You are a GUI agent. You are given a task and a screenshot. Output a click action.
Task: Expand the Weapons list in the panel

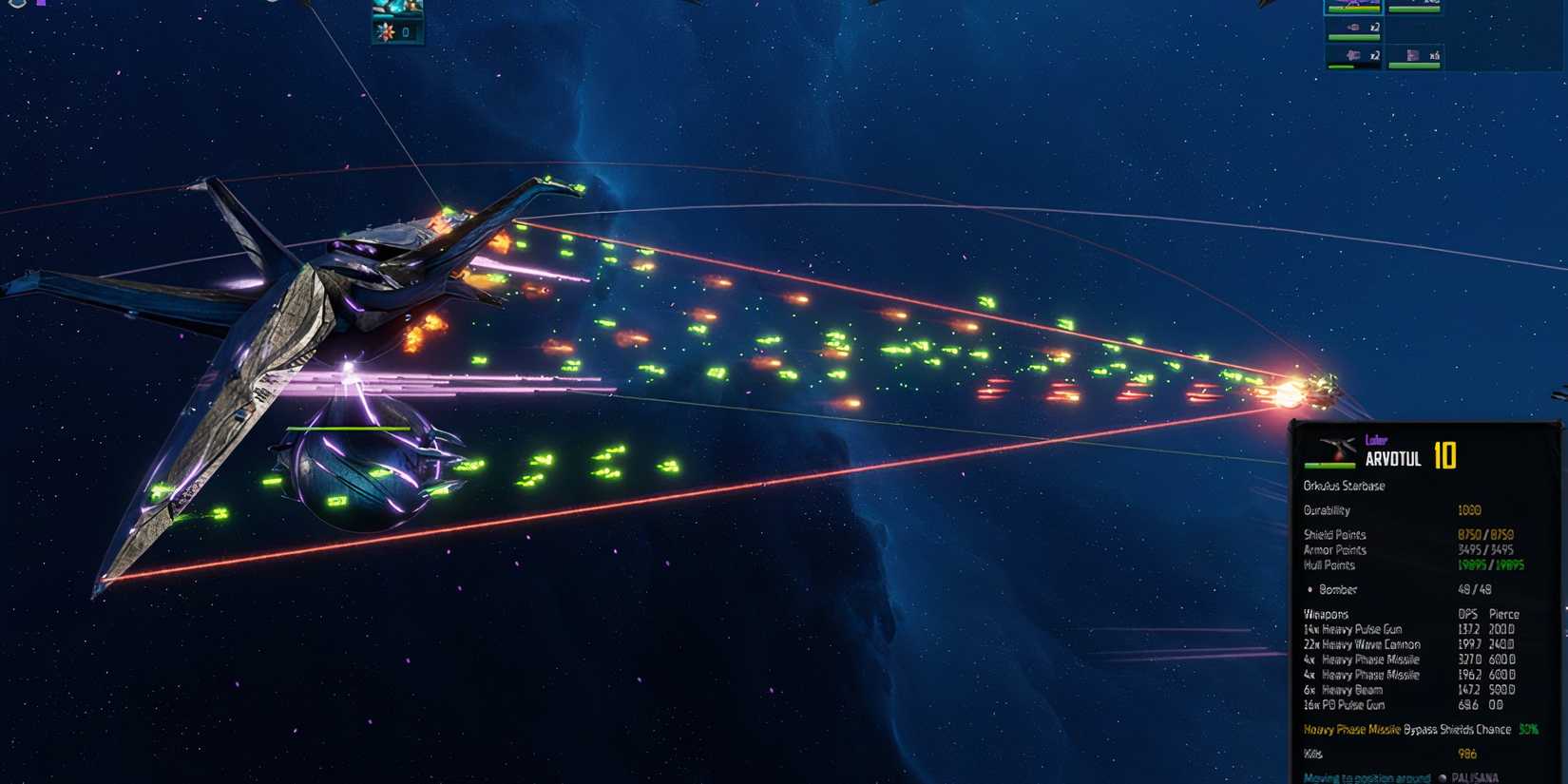tap(1324, 613)
